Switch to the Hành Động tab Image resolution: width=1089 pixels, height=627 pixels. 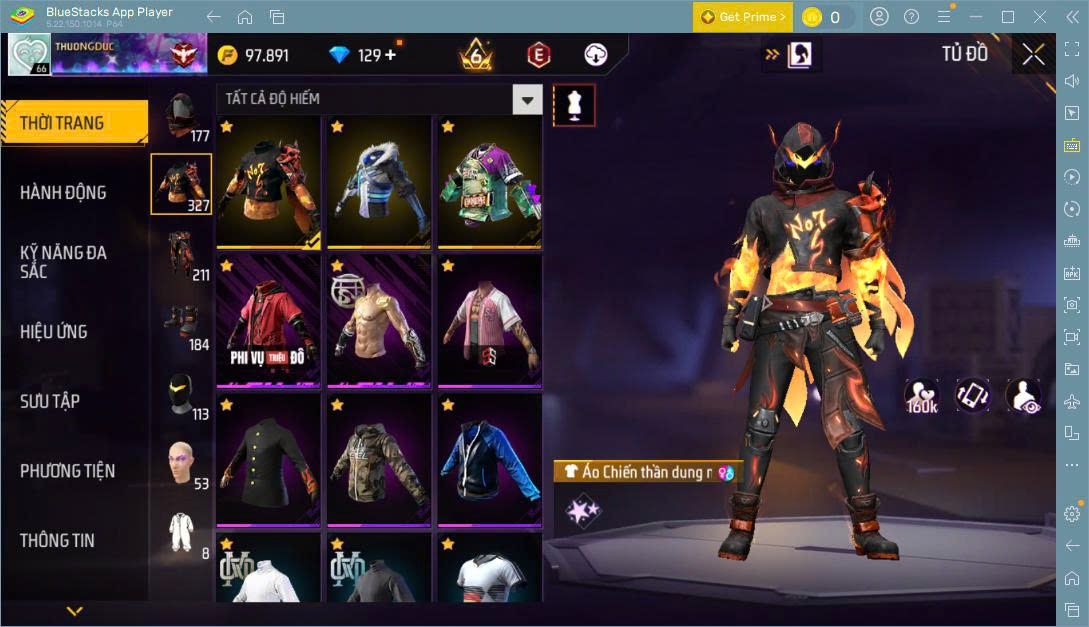(x=63, y=192)
